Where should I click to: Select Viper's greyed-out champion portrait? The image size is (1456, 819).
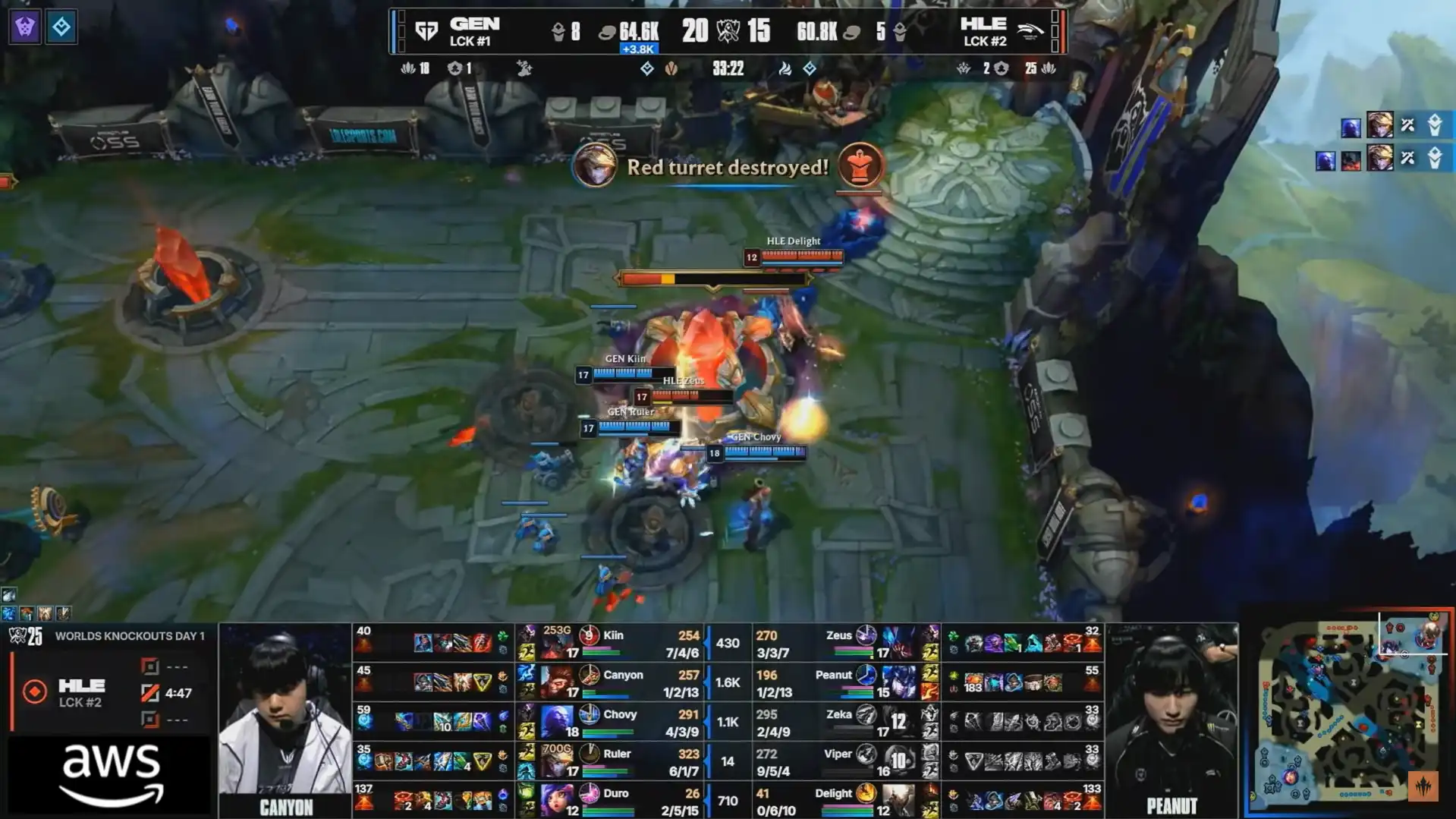tap(898, 761)
